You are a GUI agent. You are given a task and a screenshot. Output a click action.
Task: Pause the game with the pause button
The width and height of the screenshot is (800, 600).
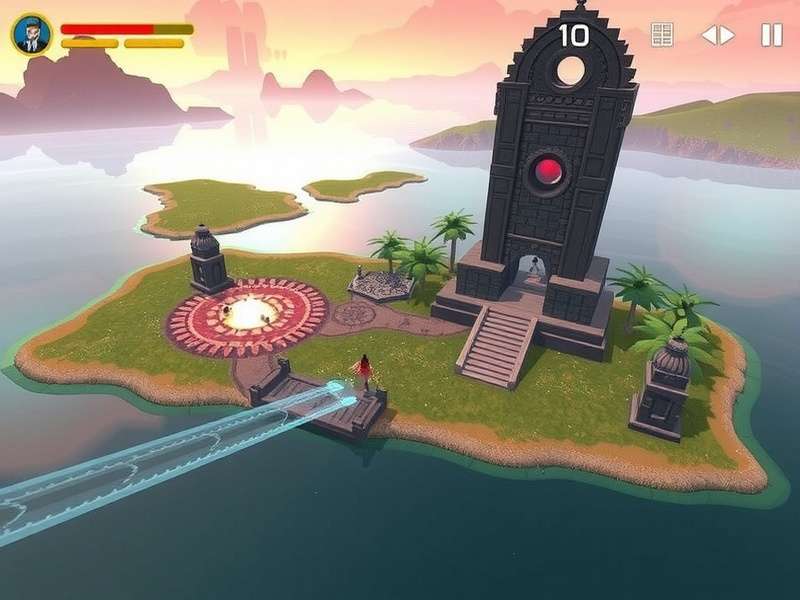[x=771, y=35]
